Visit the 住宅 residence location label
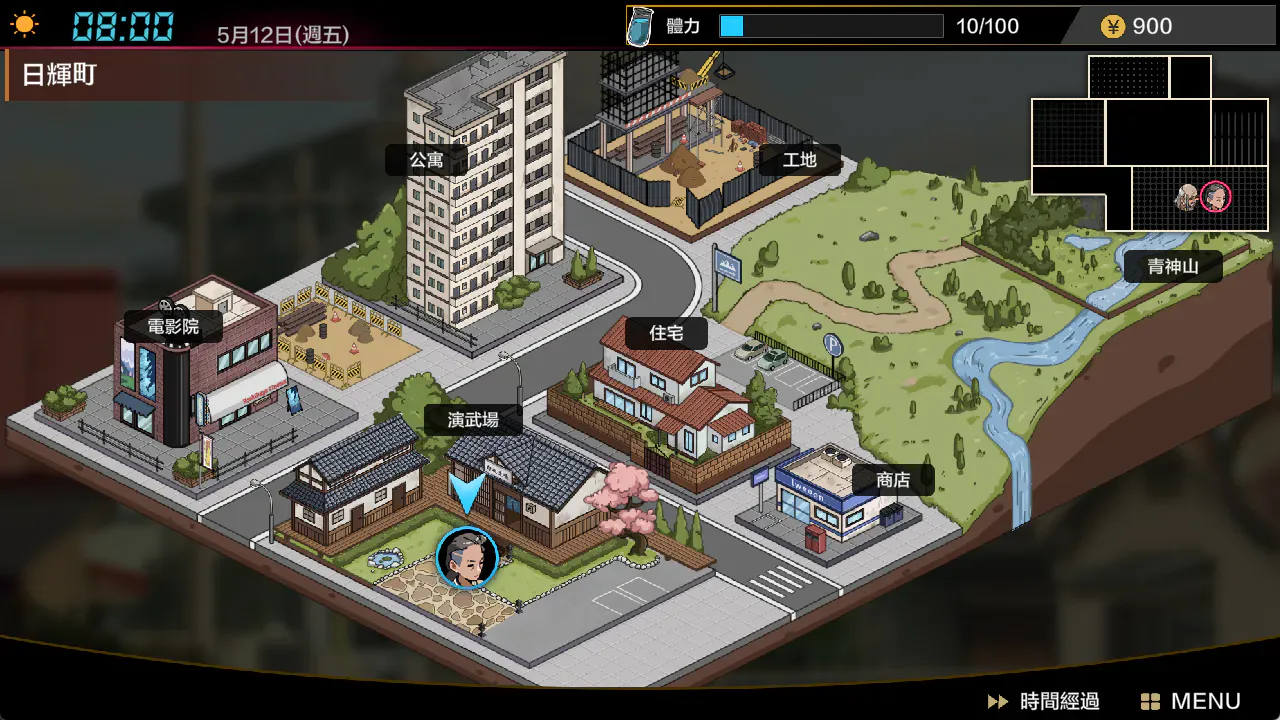The width and height of the screenshot is (1280, 720). [666, 333]
